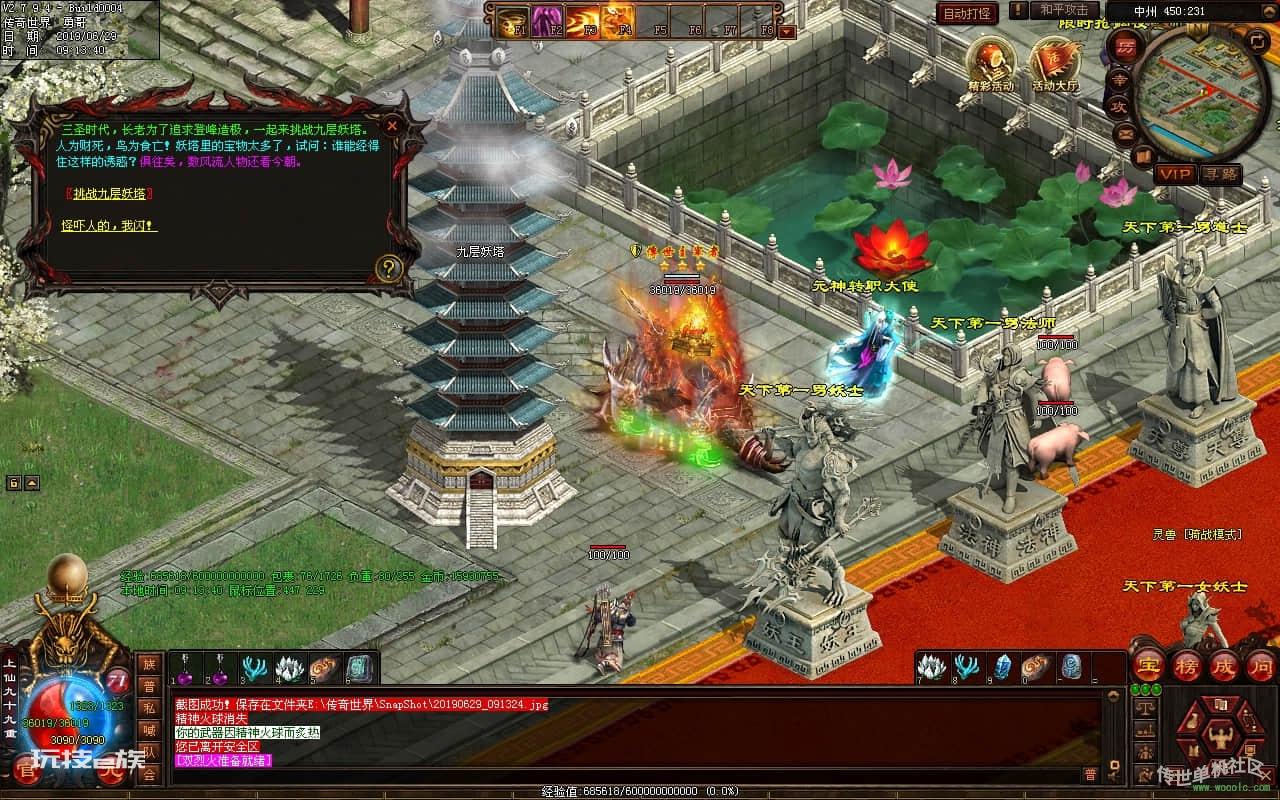Toggle the 自动打怪 auto-fight button
The width and height of the screenshot is (1280, 800).
coord(967,13)
